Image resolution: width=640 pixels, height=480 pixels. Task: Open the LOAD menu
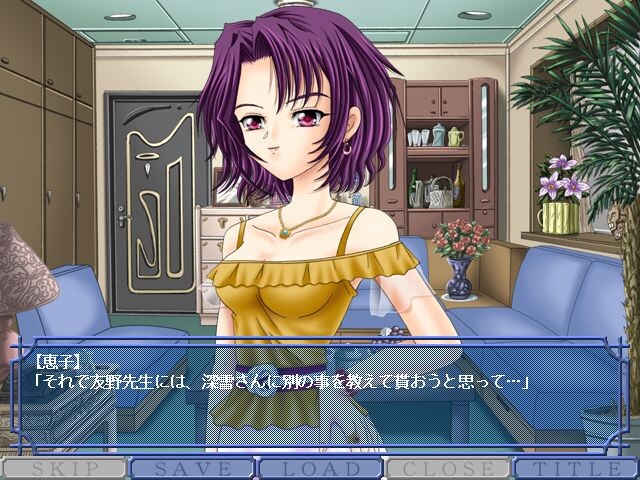coord(320,468)
